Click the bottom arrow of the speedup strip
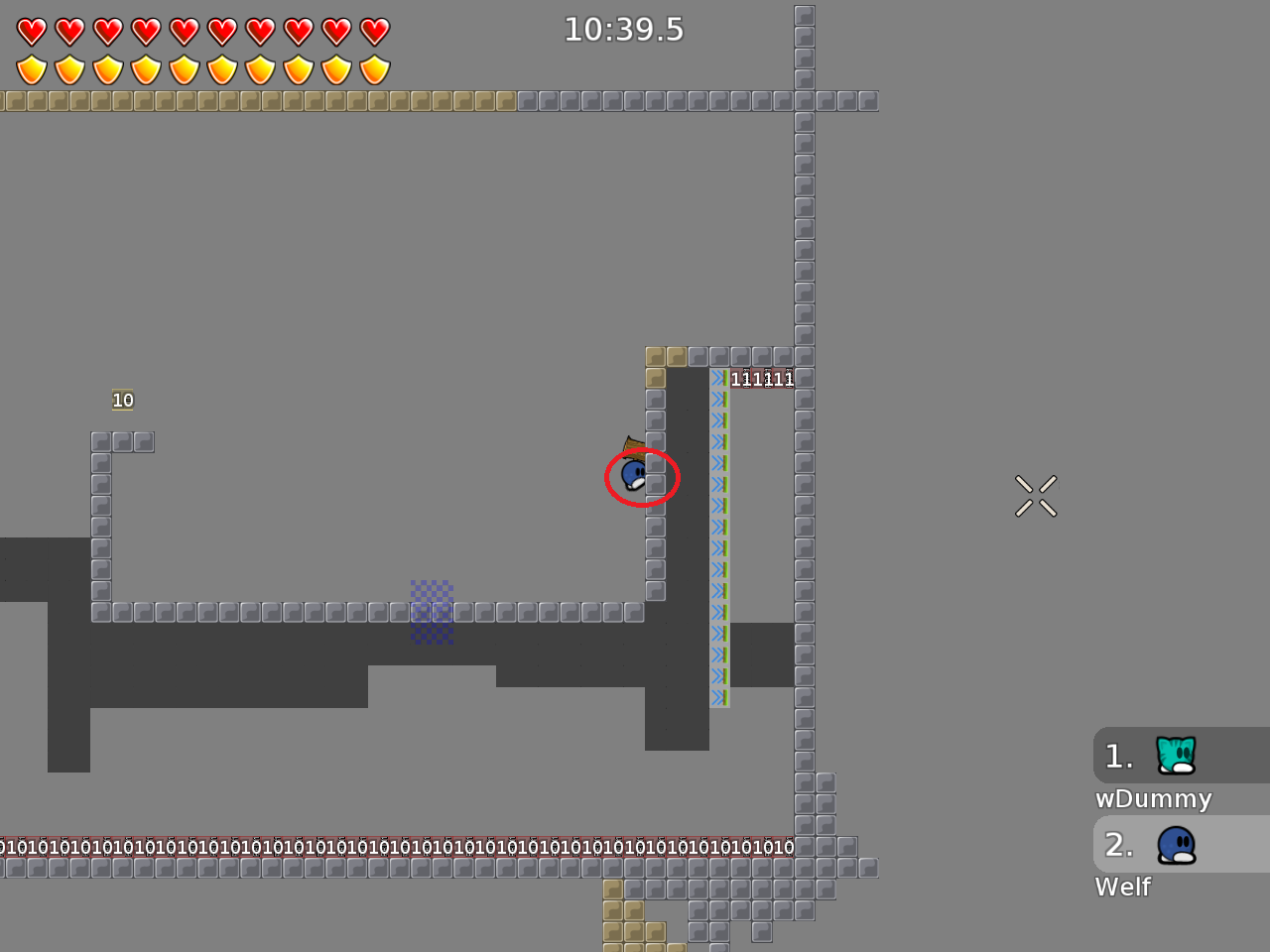1270x952 pixels. [x=718, y=699]
